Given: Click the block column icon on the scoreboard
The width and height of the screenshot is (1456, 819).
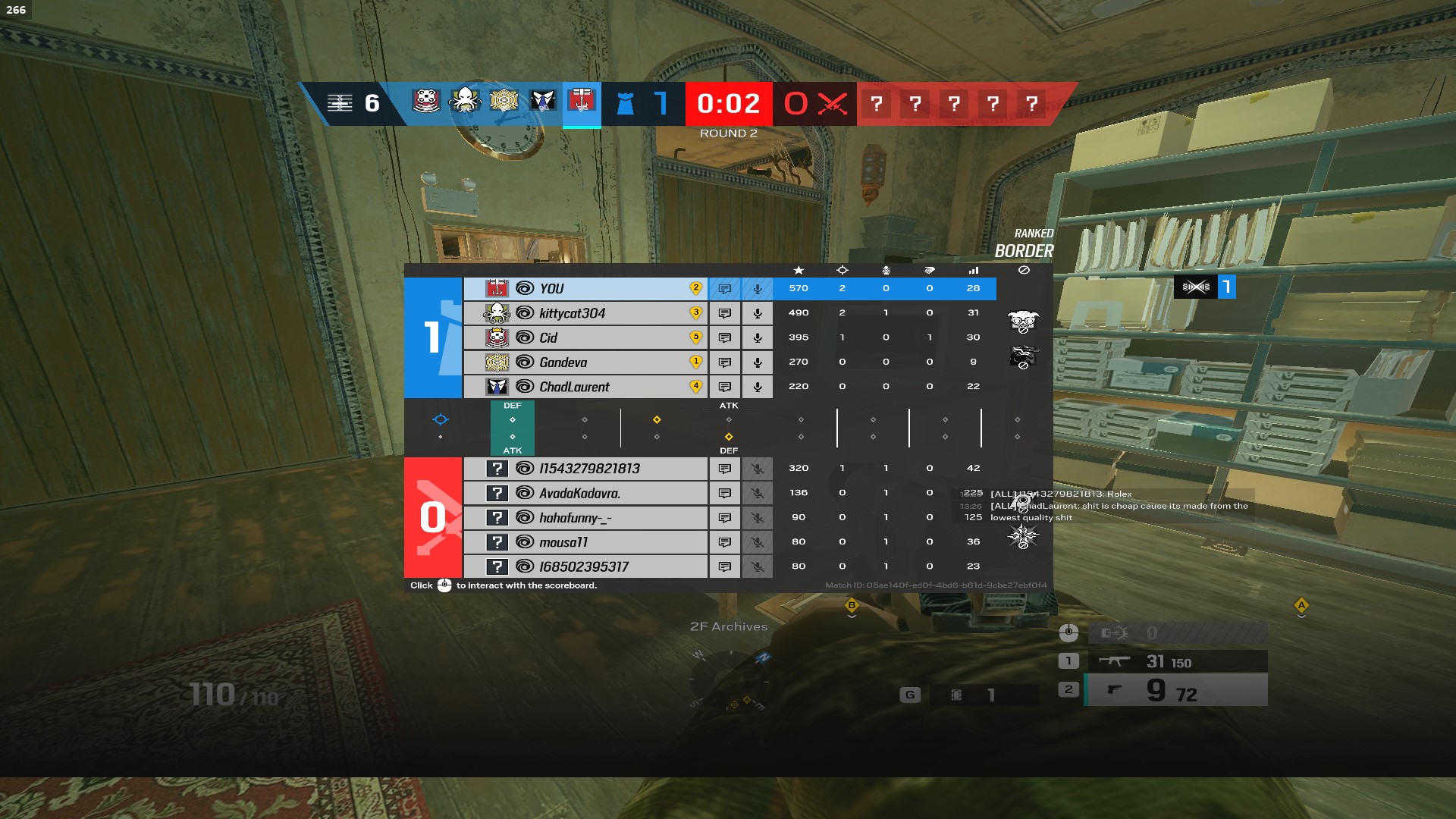Looking at the screenshot, I should 1024,270.
